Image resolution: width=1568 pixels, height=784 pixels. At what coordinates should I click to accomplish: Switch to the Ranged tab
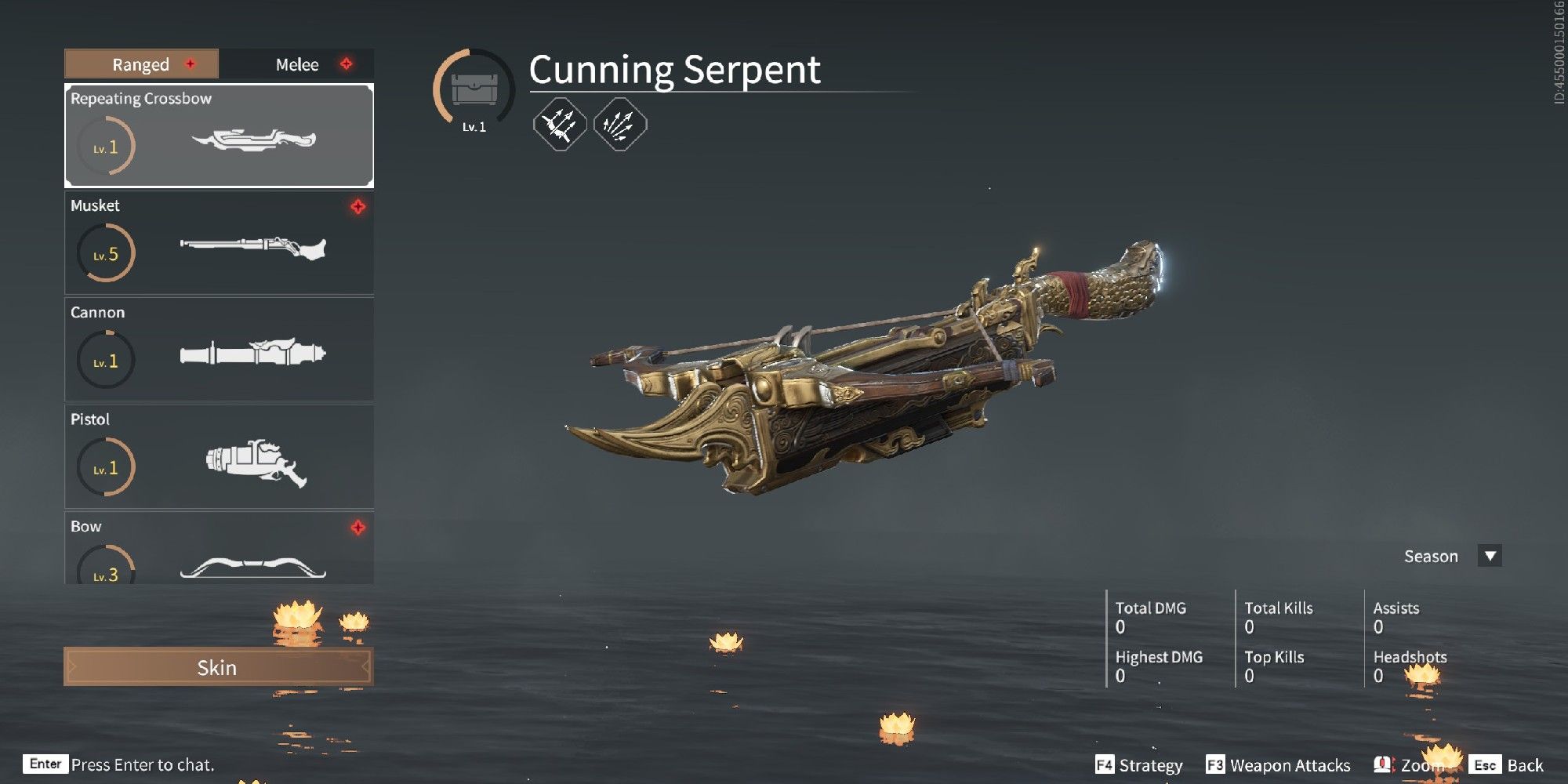[140, 65]
